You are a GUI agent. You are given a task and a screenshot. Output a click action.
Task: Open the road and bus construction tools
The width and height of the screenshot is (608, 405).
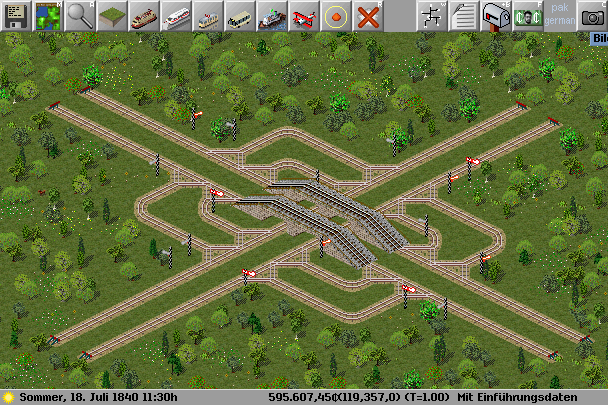coord(239,15)
